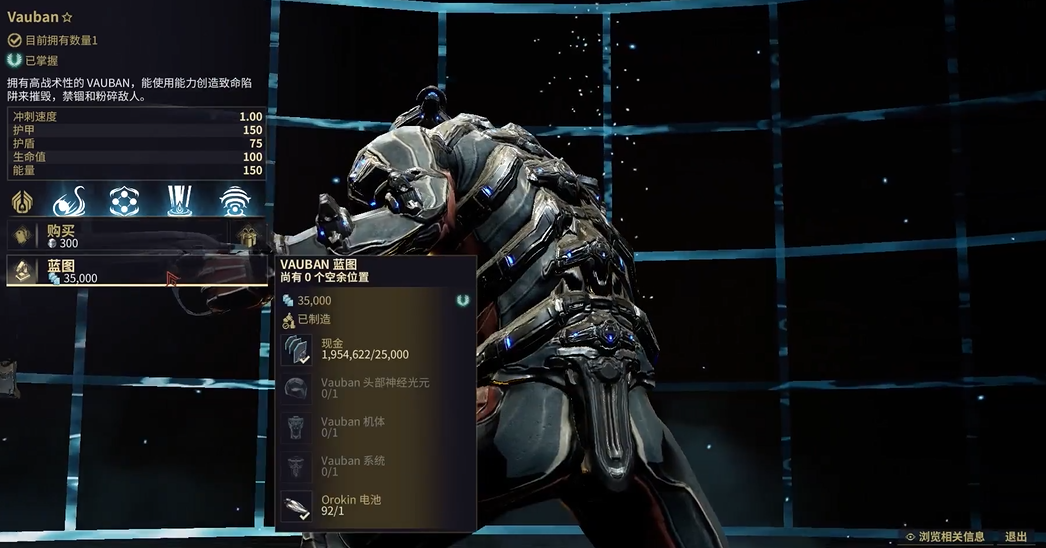Exit the screen with 退出
The width and height of the screenshot is (1046, 548).
pos(1015,537)
